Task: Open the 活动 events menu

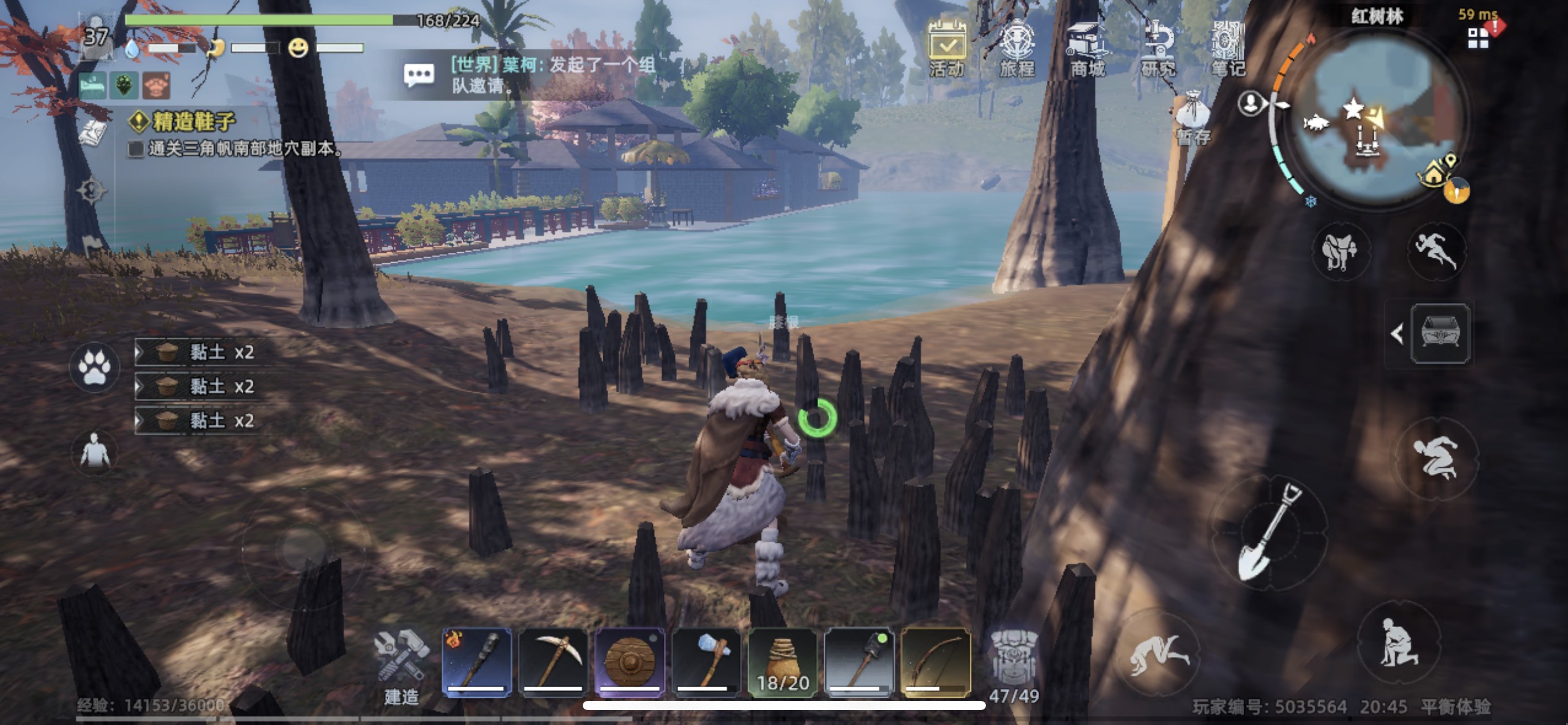Action: click(x=947, y=48)
